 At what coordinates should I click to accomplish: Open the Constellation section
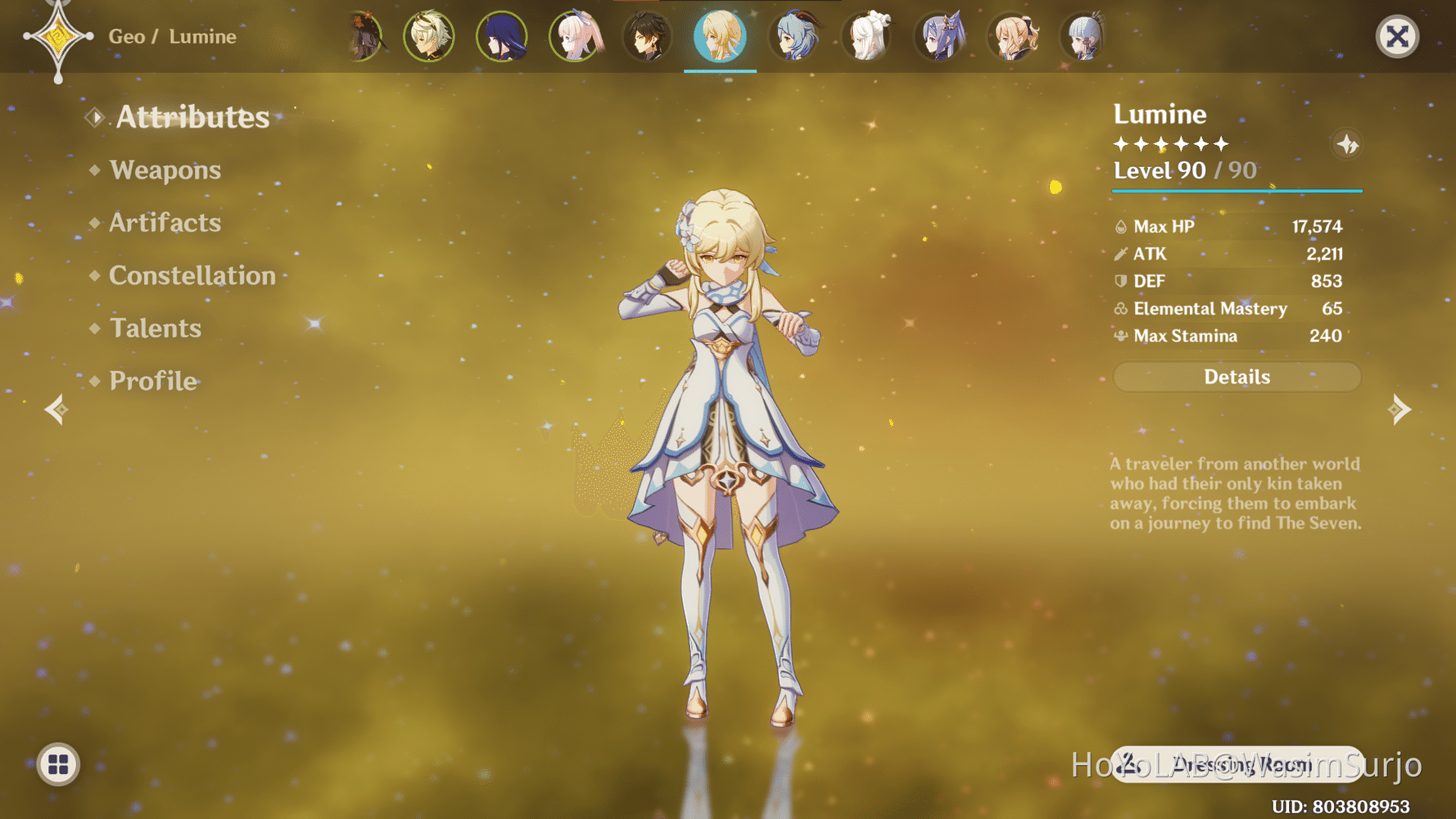(x=192, y=276)
